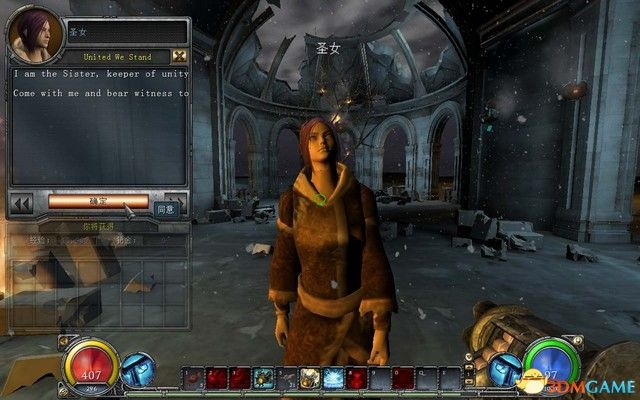Activate the icy blue skill in hotbar
This screenshot has height=400, width=640.
tap(332, 378)
